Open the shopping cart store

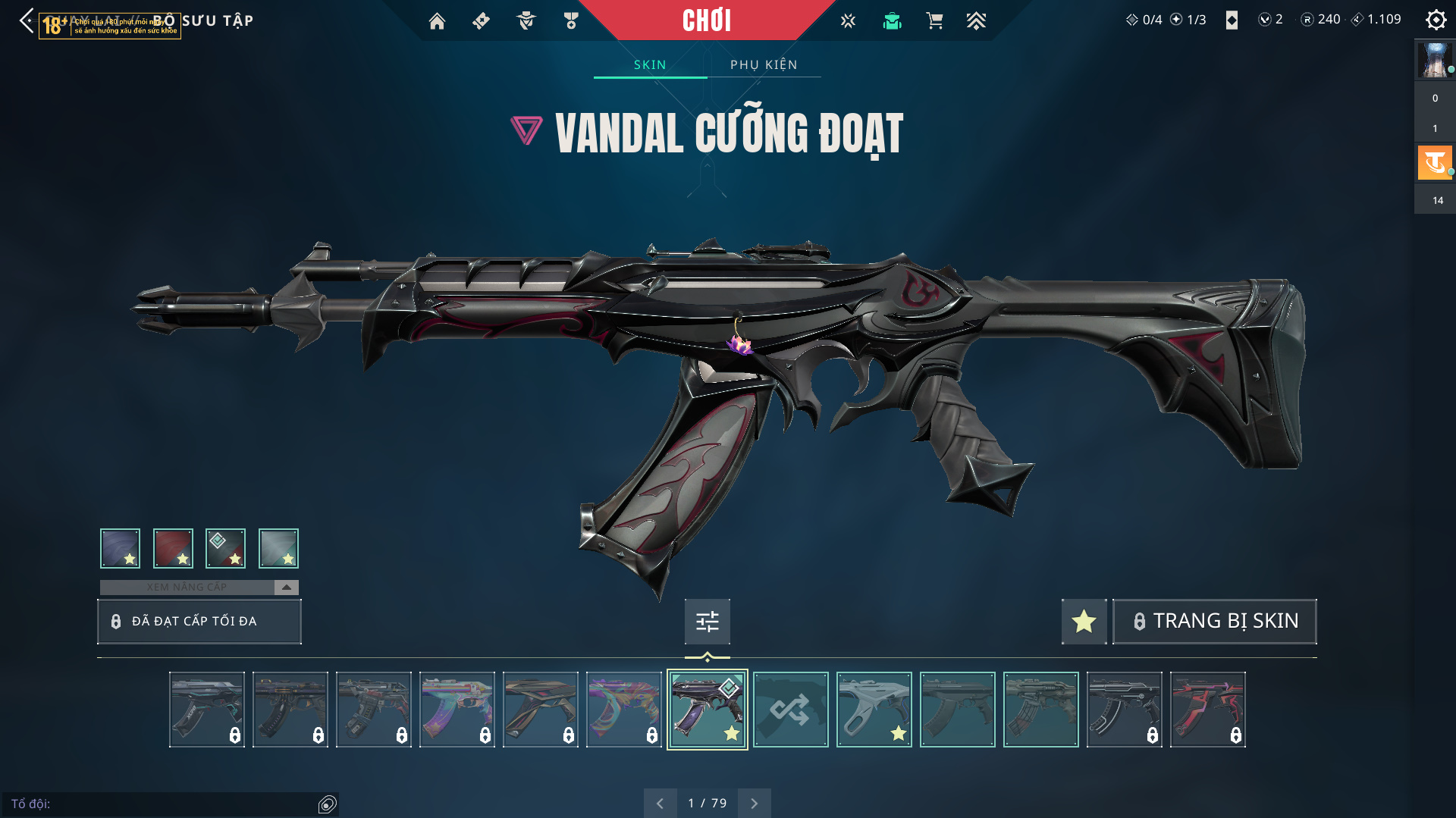pos(934,21)
